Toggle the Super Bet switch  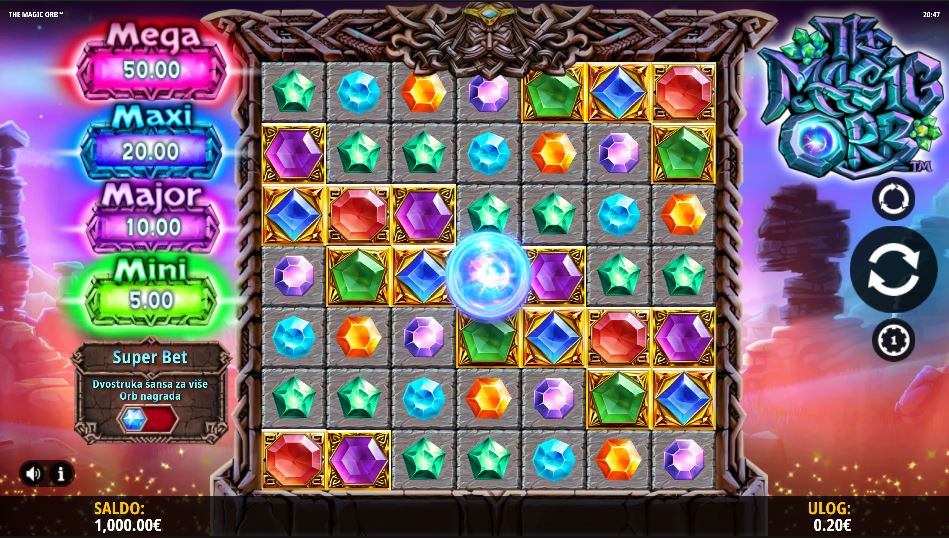(147, 419)
